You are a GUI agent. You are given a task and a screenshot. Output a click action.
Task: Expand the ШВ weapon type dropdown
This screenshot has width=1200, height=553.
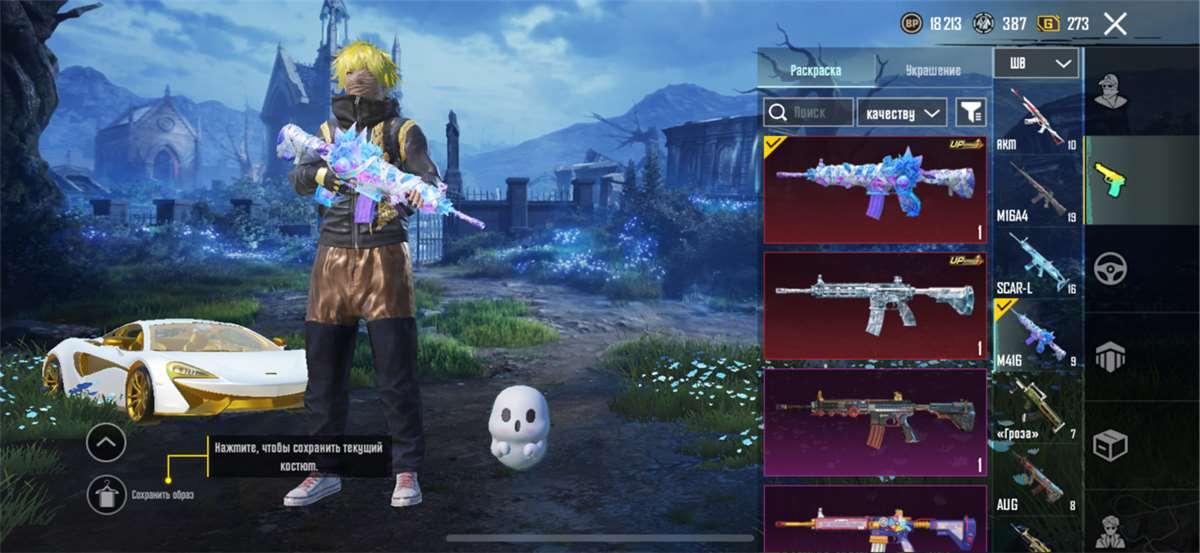(1036, 63)
